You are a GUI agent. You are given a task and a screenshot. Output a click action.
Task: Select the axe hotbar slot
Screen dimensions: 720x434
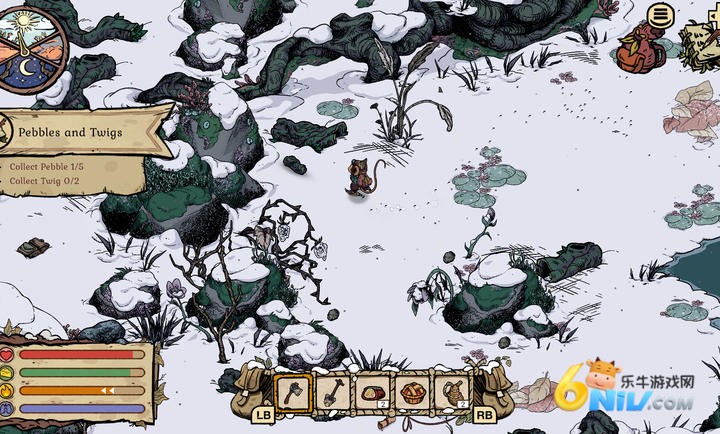[x=294, y=392]
